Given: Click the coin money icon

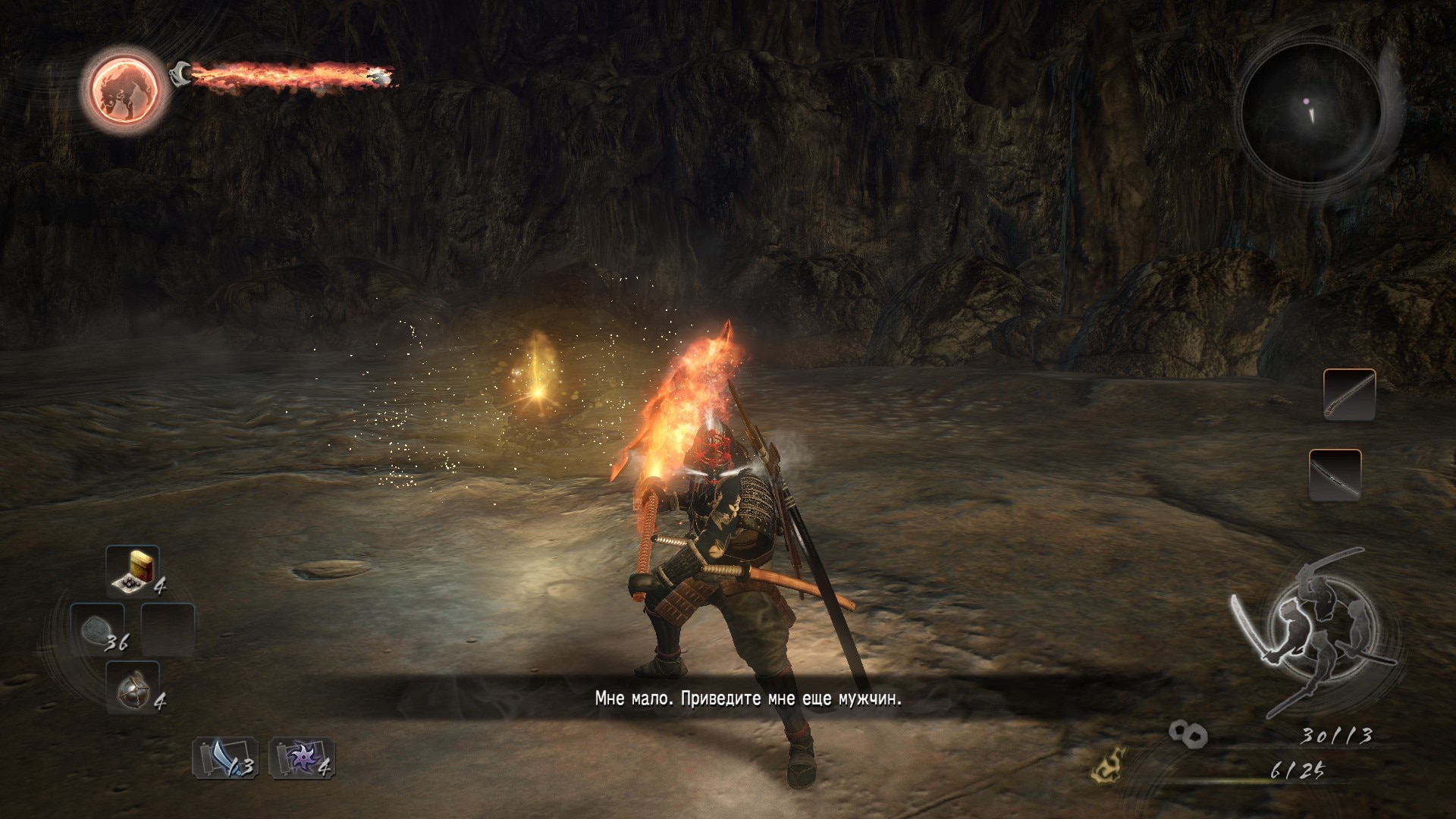Looking at the screenshot, I should [x=1188, y=733].
